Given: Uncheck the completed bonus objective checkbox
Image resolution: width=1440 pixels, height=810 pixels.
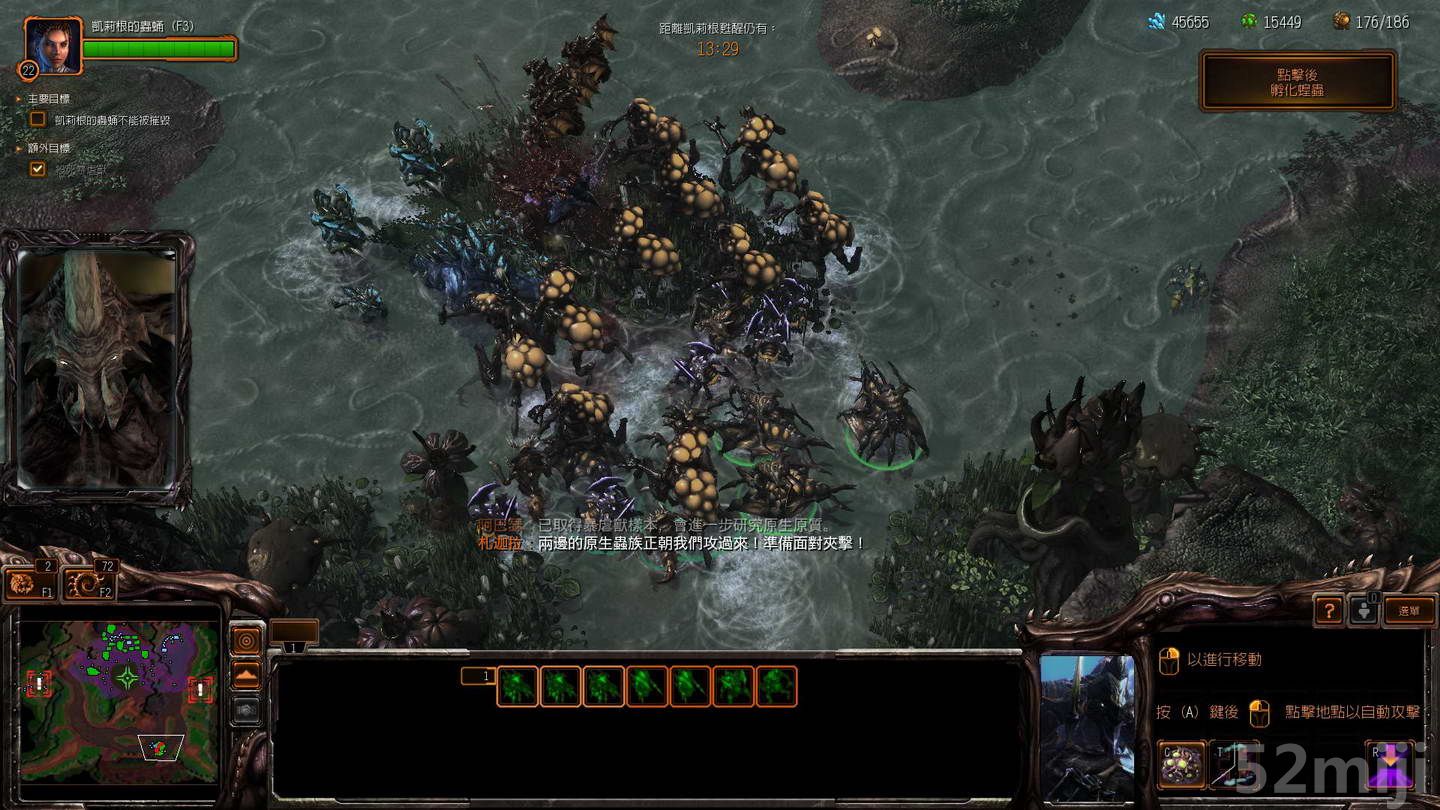Looking at the screenshot, I should pyautogui.click(x=37, y=168).
